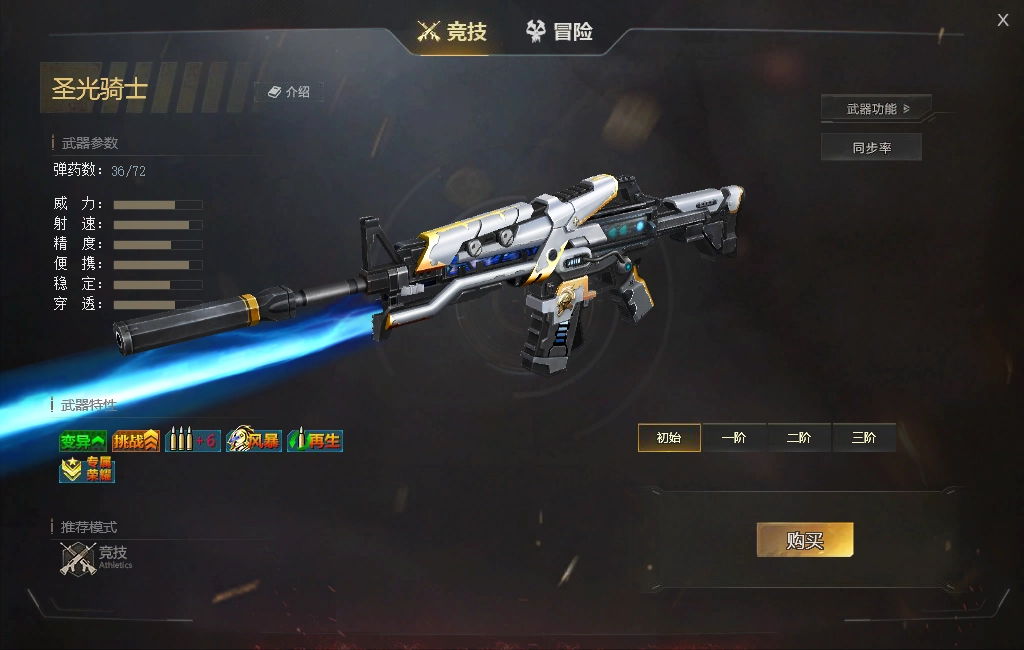Open the 介绍 weapon introduction
The height and width of the screenshot is (650, 1024).
point(289,92)
